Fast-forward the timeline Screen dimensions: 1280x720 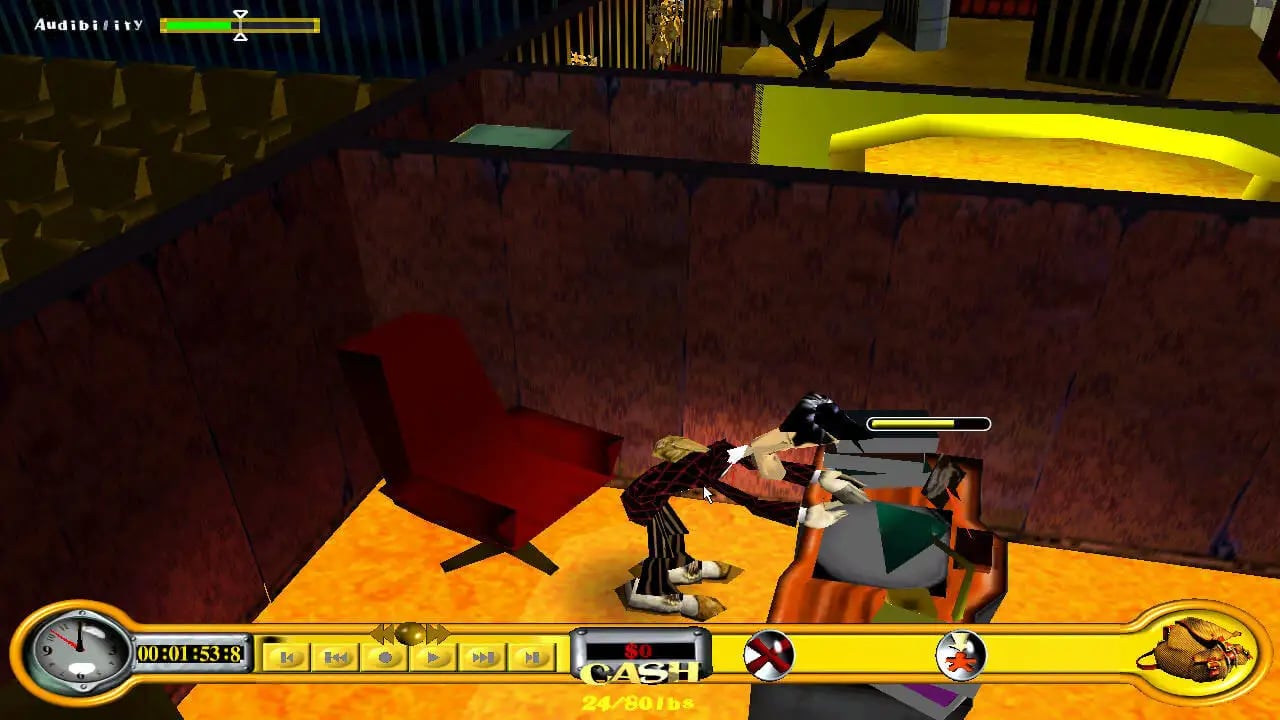[x=483, y=657]
